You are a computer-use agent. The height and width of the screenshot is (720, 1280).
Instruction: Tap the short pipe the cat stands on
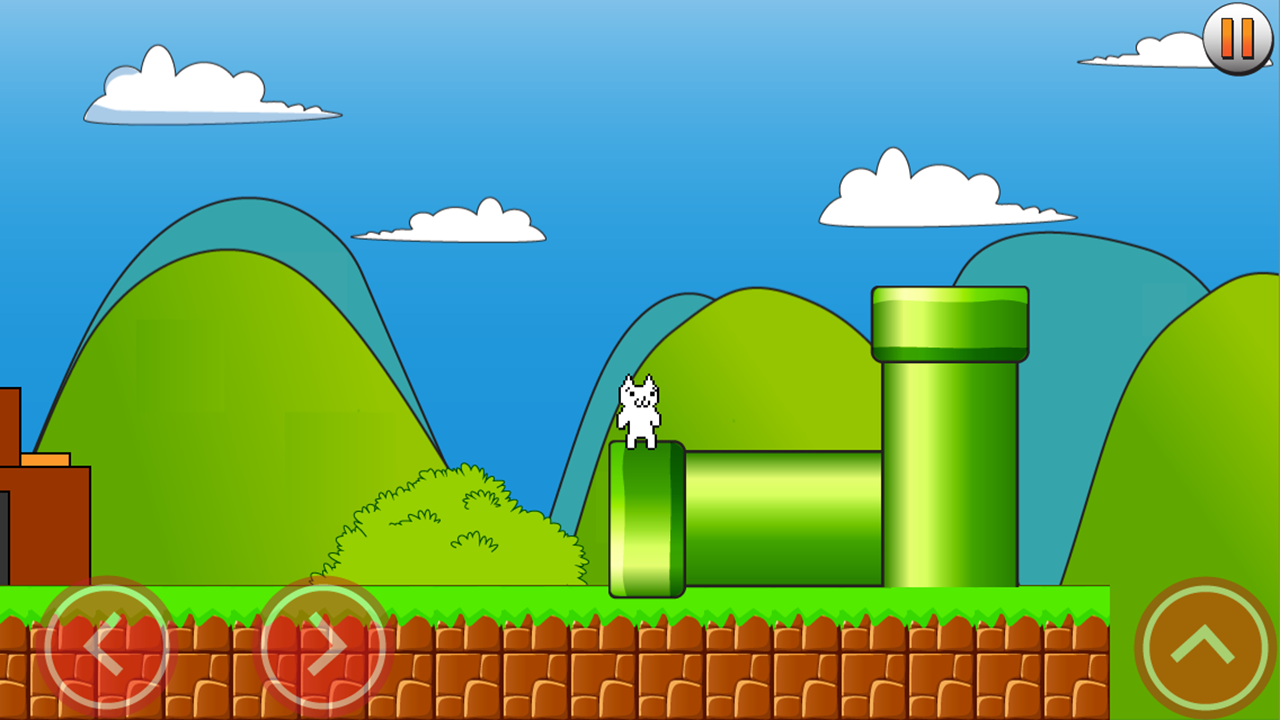pyautogui.click(x=645, y=520)
